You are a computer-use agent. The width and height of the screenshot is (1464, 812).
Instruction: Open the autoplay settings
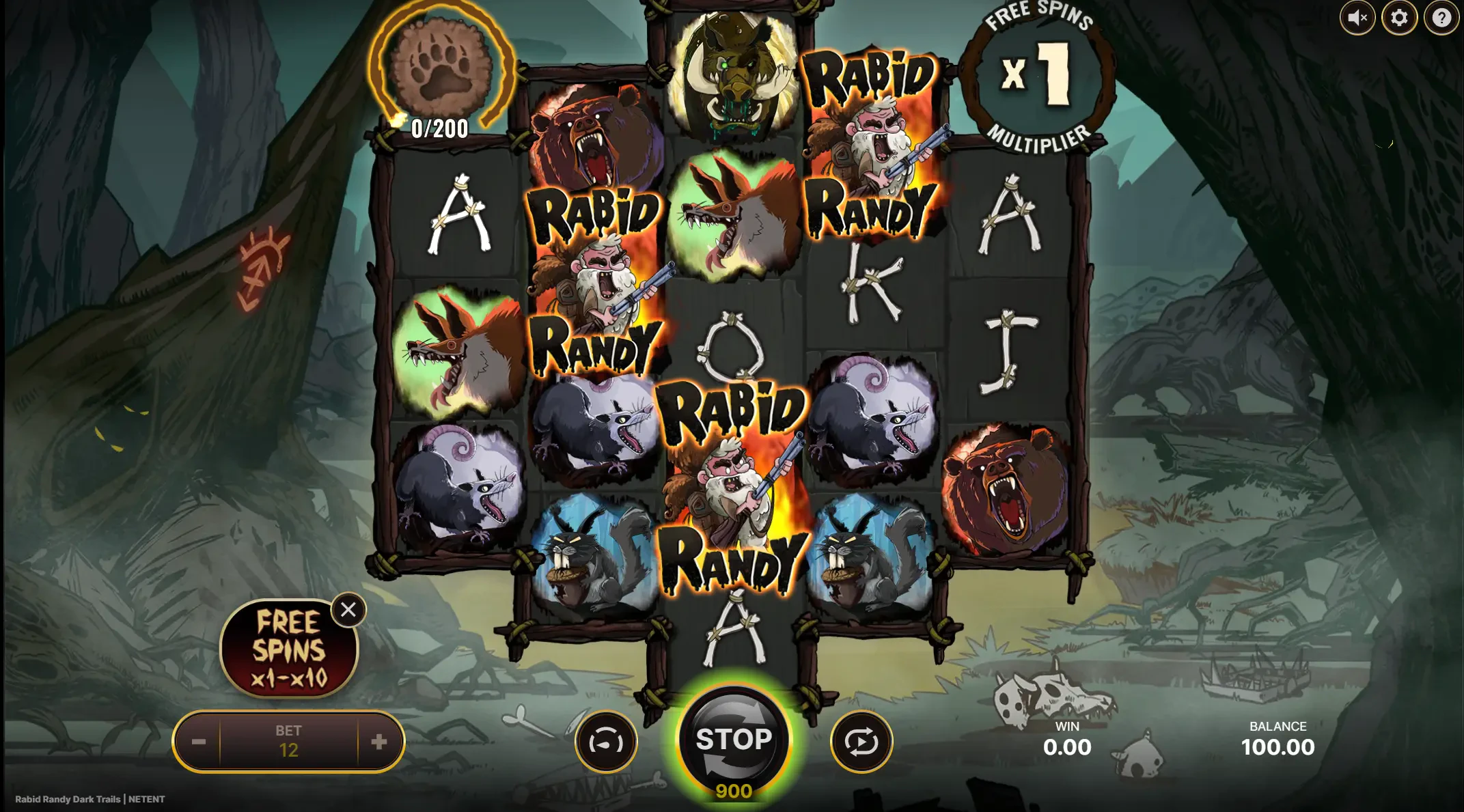coord(861,742)
